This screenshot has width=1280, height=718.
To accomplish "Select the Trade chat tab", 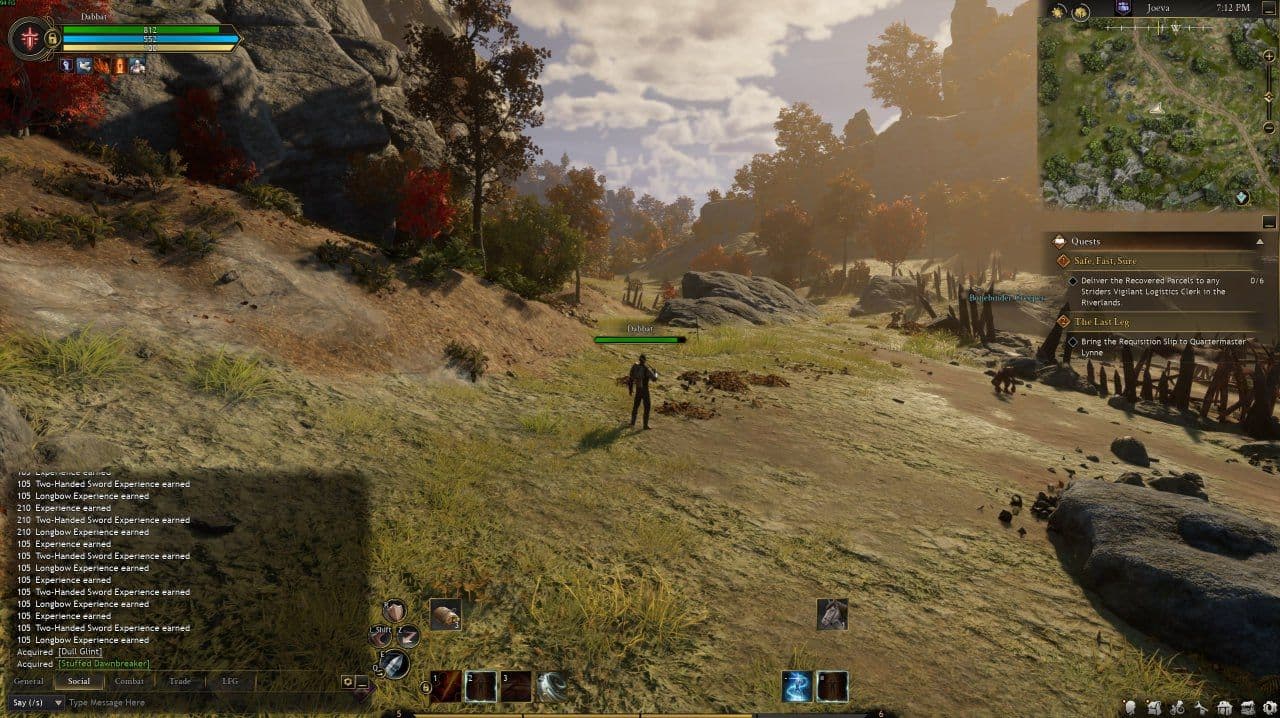I will coord(180,681).
